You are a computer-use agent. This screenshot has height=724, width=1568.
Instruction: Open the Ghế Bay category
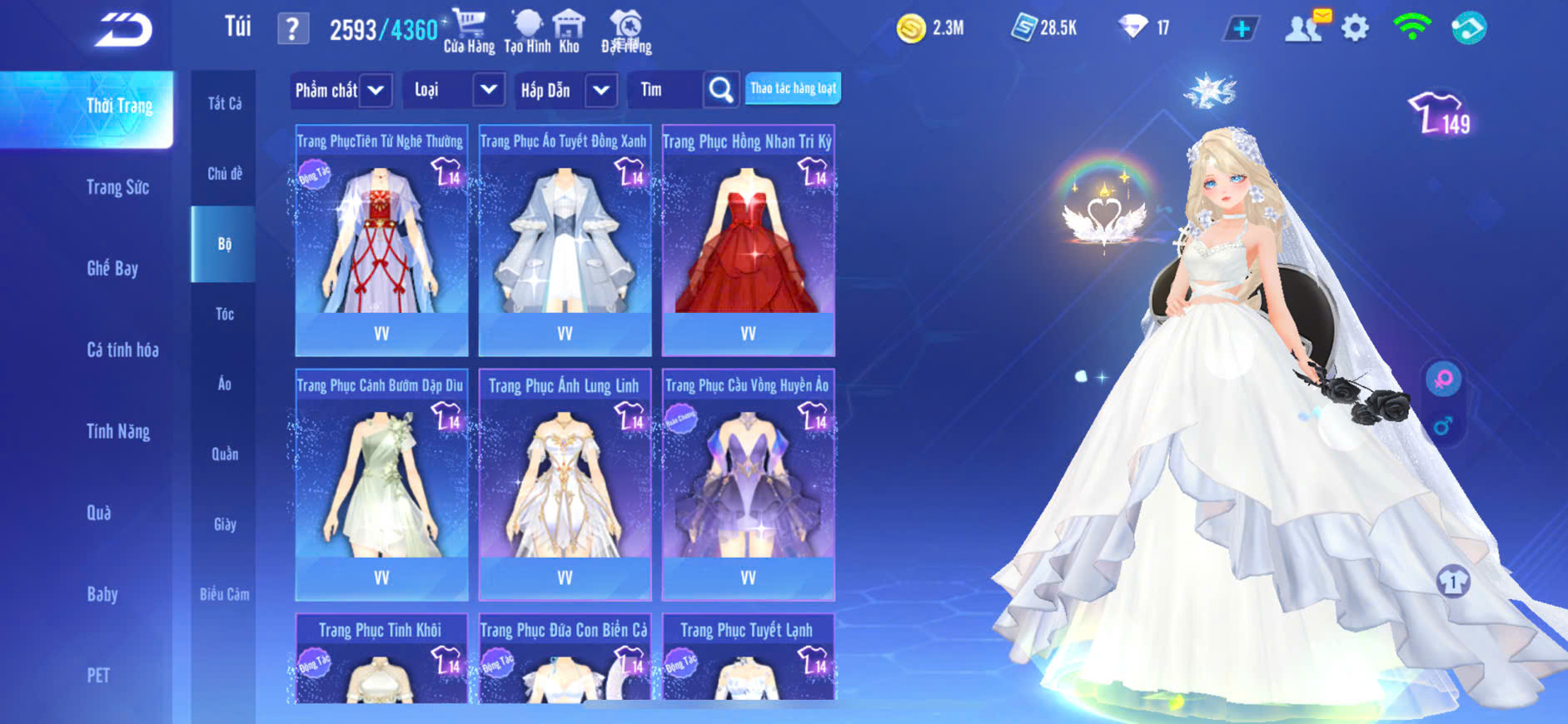[112, 268]
